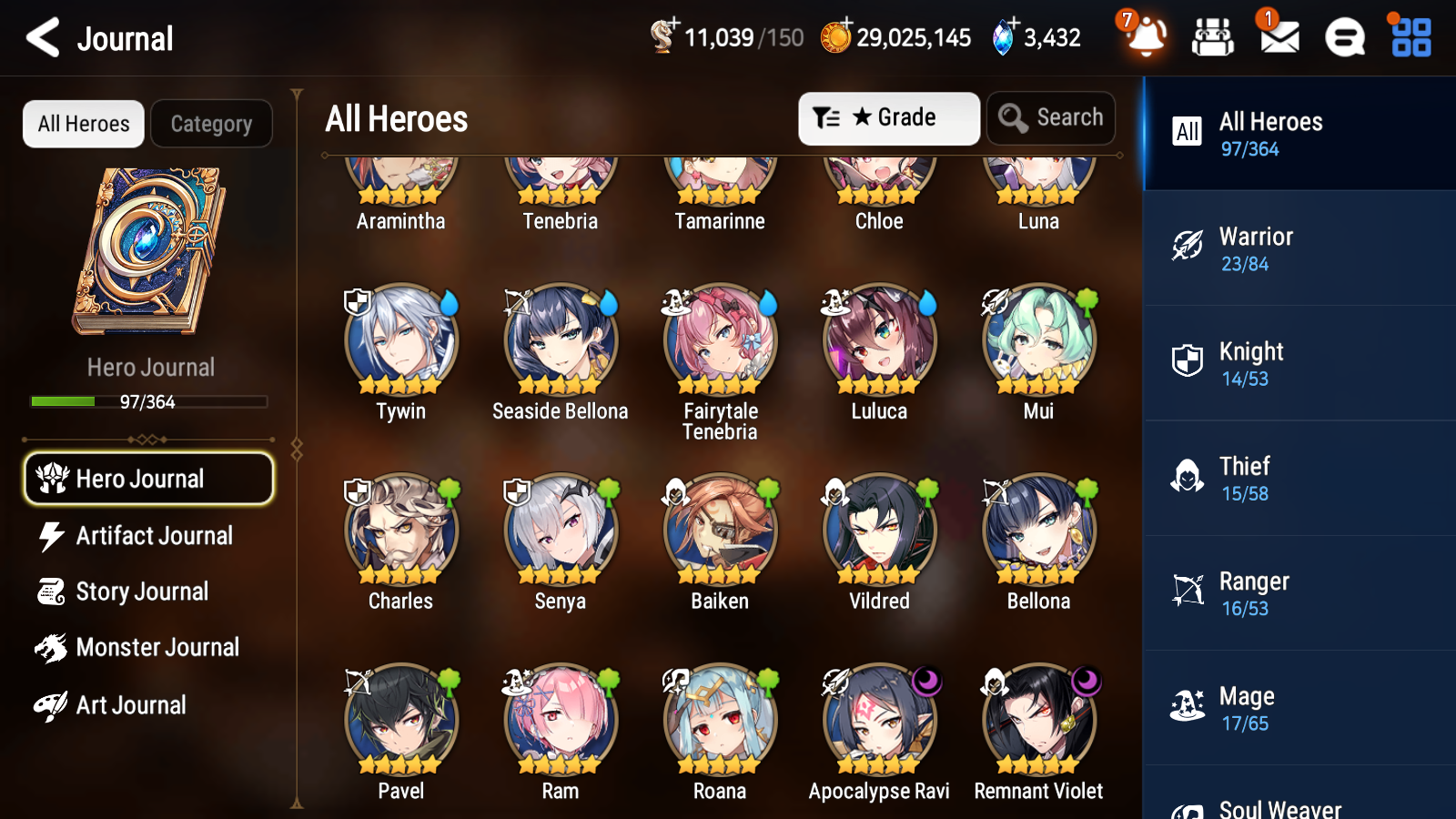
Task: Select the All Heroes tab
Action: 83,124
